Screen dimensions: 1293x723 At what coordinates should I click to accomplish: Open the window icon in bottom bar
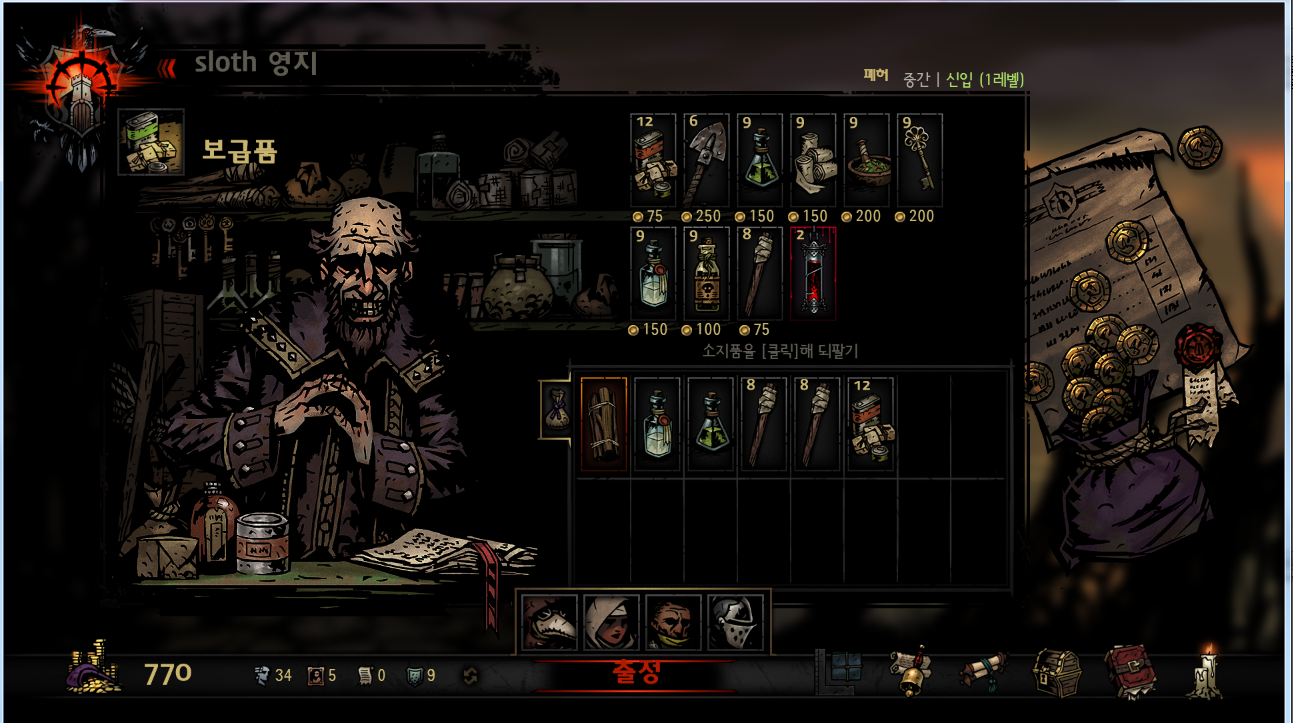point(844,671)
